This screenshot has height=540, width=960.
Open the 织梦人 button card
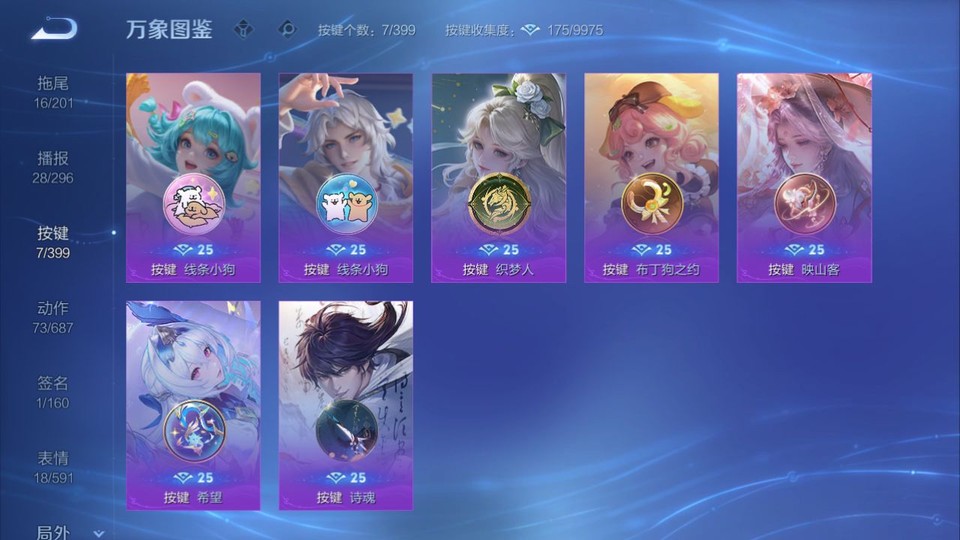[x=499, y=177]
